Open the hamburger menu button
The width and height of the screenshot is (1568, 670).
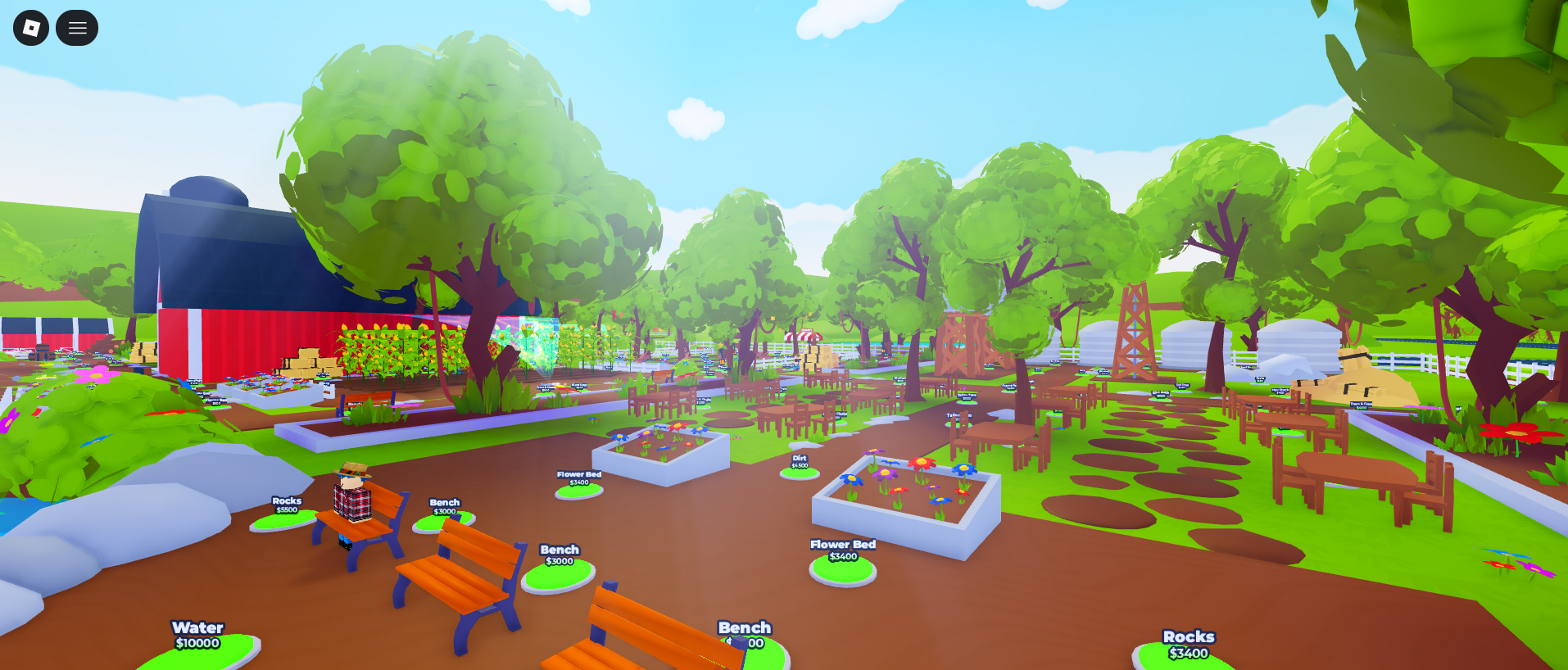(x=77, y=28)
